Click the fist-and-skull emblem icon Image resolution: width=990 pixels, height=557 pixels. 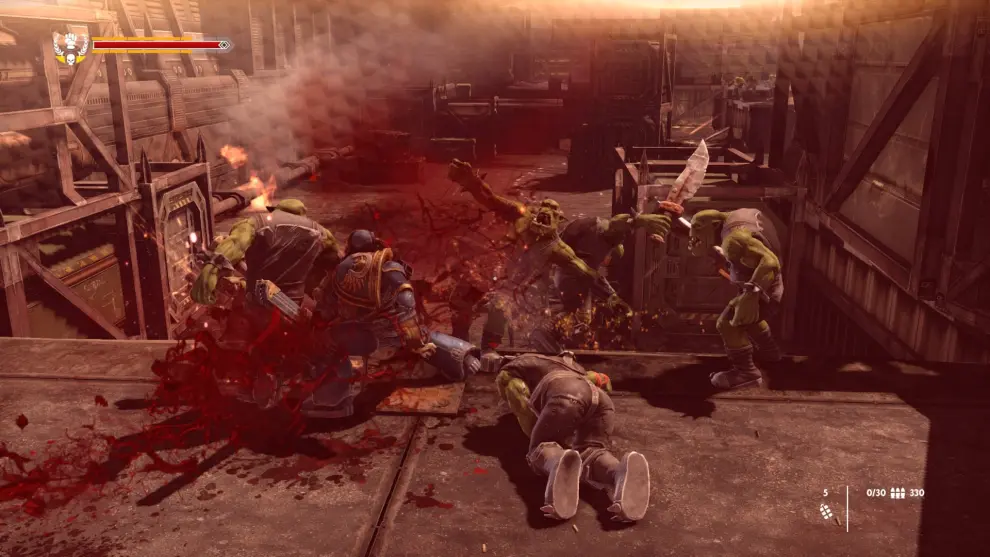click(71, 46)
